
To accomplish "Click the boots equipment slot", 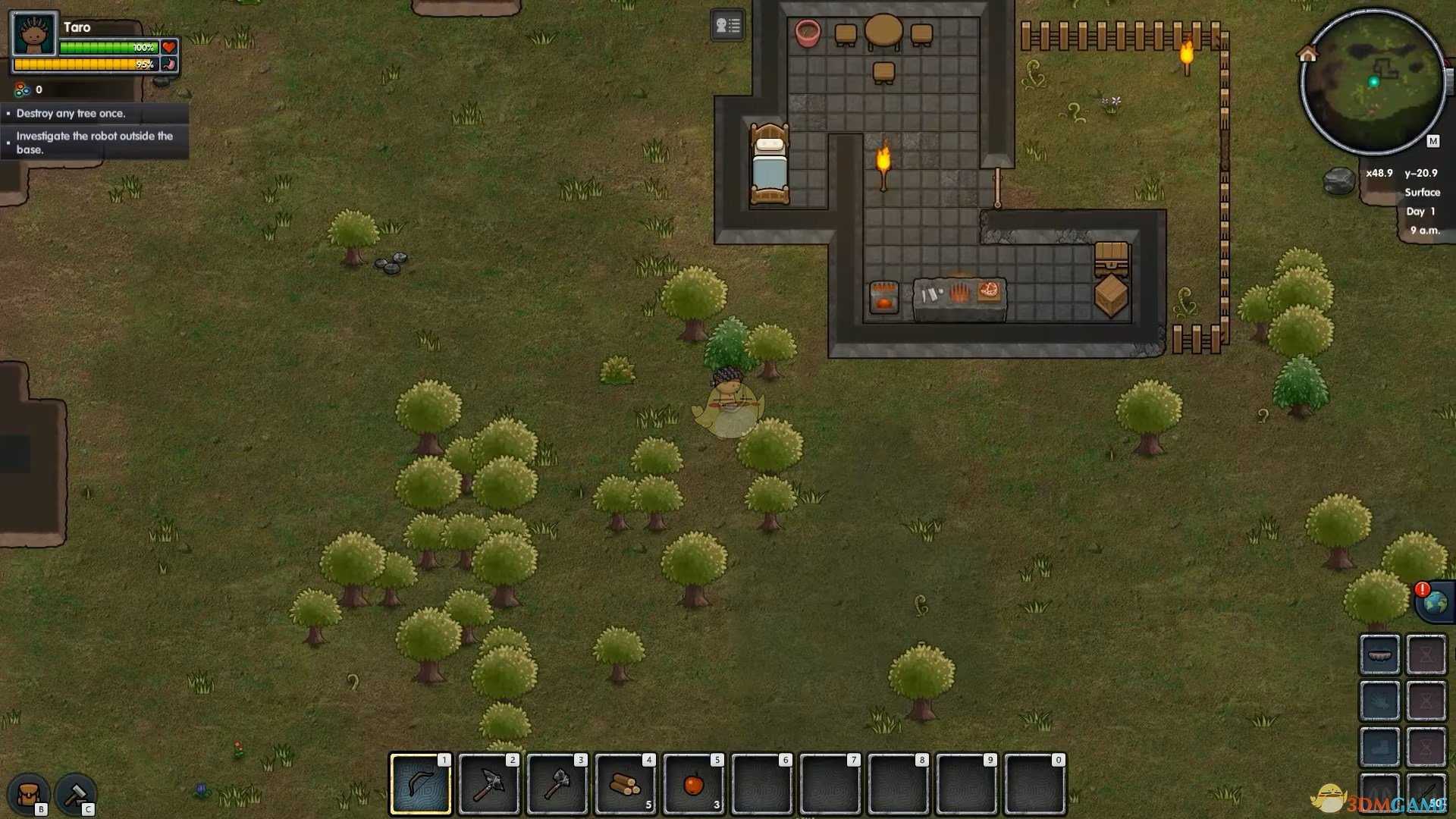I will (x=1379, y=748).
